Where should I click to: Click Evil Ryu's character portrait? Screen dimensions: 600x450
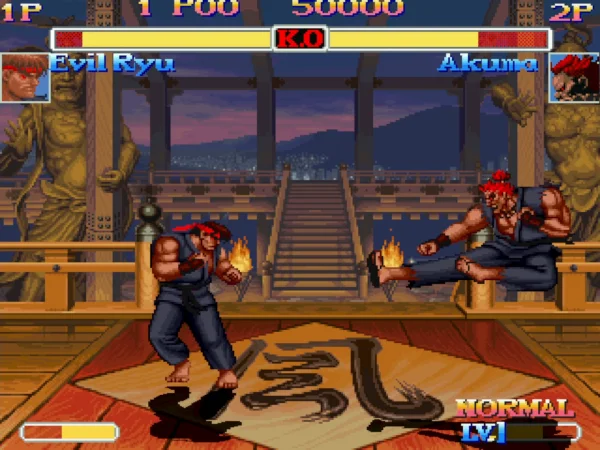[x=25, y=77]
